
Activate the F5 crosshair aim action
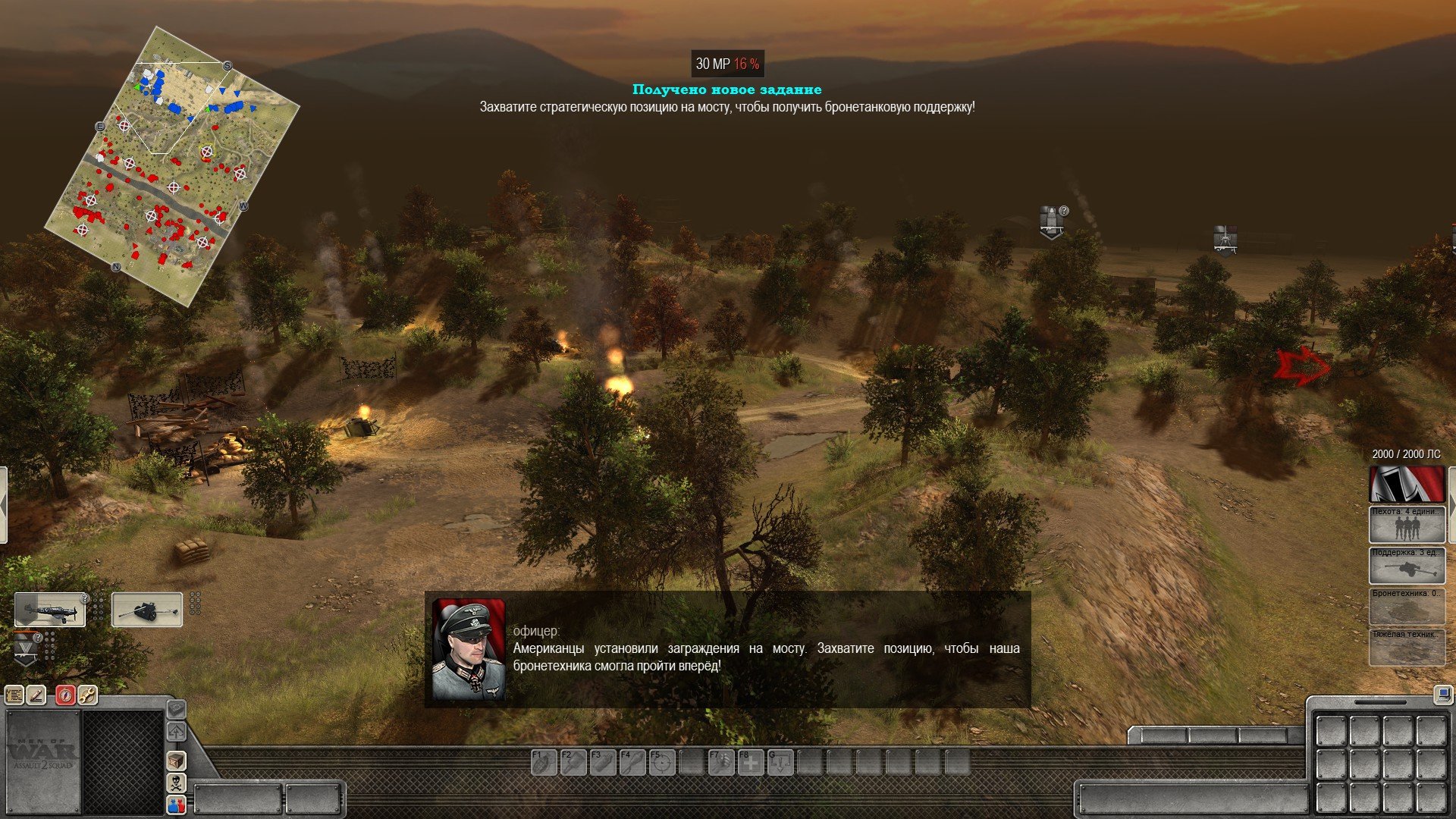click(x=662, y=762)
